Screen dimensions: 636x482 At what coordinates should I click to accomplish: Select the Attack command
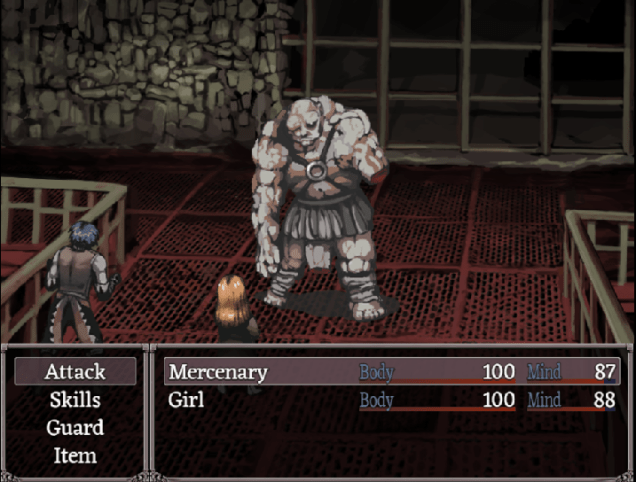[75, 372]
